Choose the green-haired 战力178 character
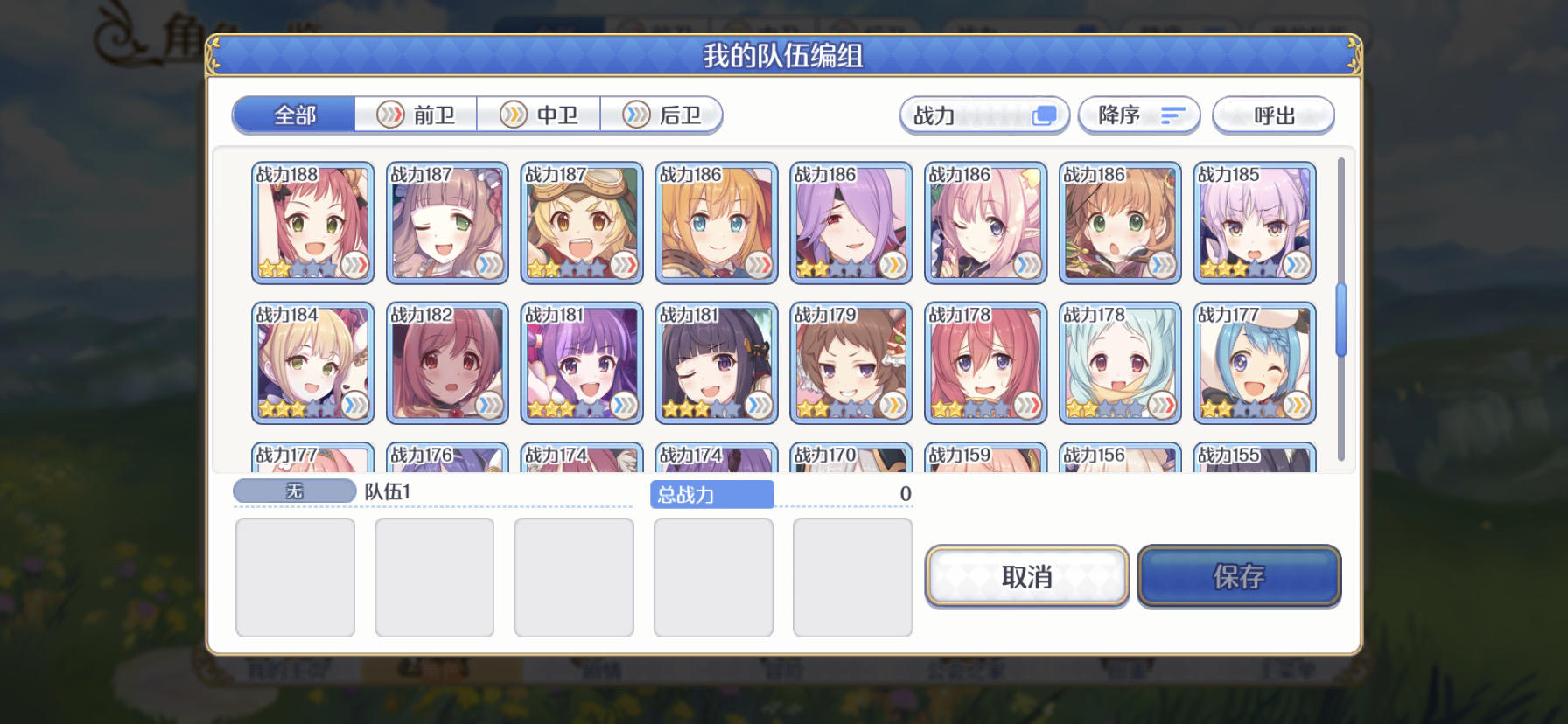Image resolution: width=1568 pixels, height=724 pixels. [x=1118, y=363]
